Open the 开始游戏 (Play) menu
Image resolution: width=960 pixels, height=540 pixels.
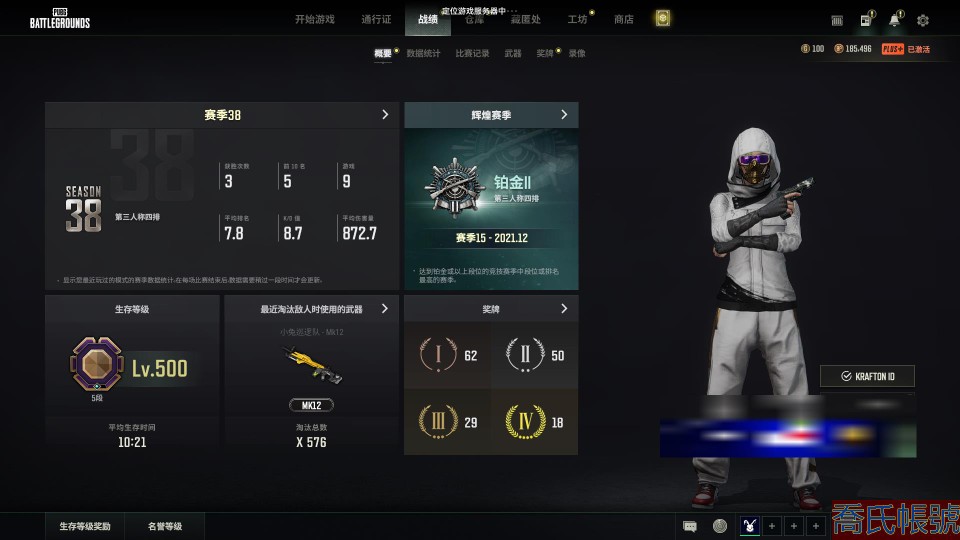(x=315, y=19)
